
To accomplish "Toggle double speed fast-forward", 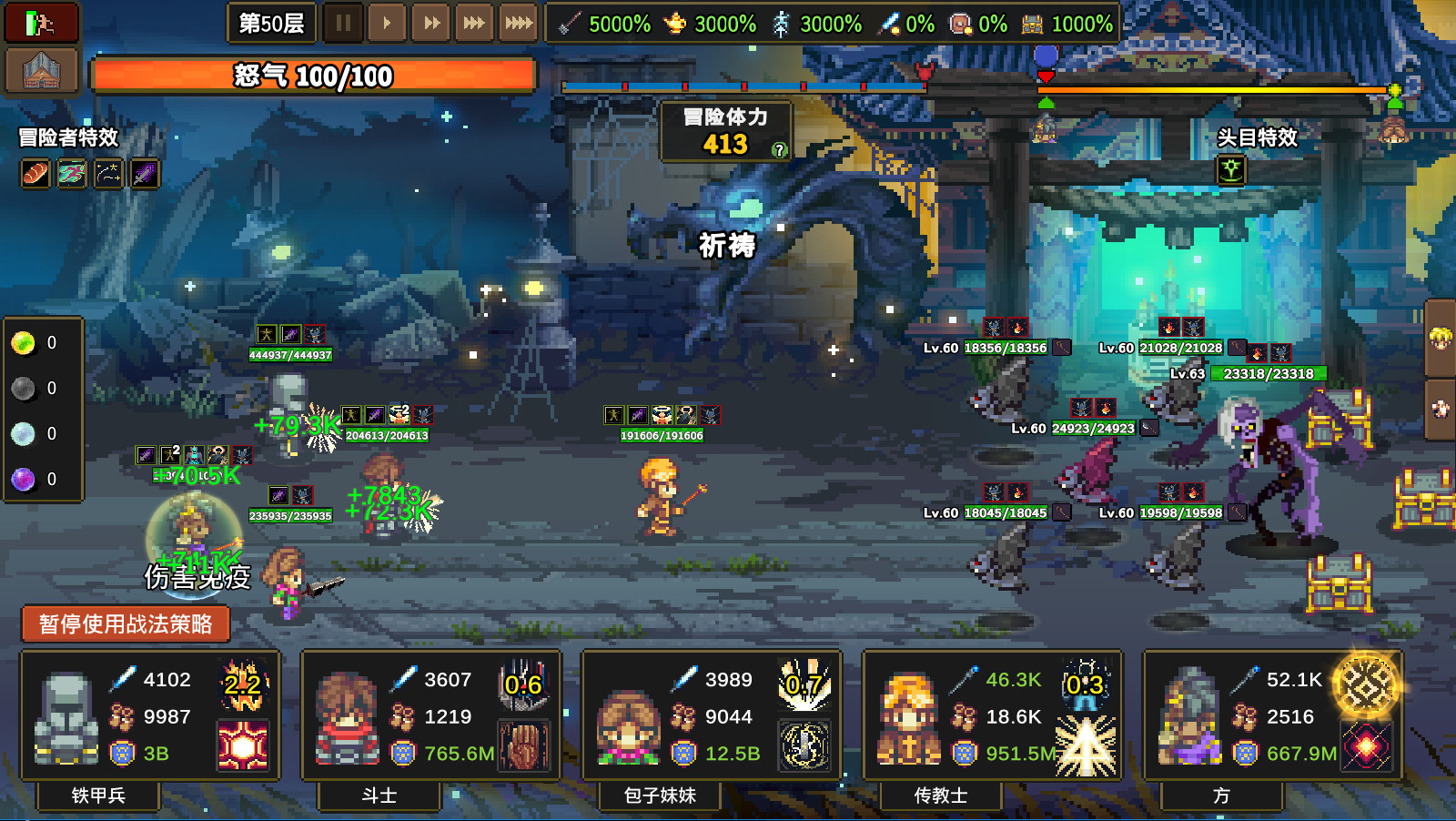I will tap(430, 24).
